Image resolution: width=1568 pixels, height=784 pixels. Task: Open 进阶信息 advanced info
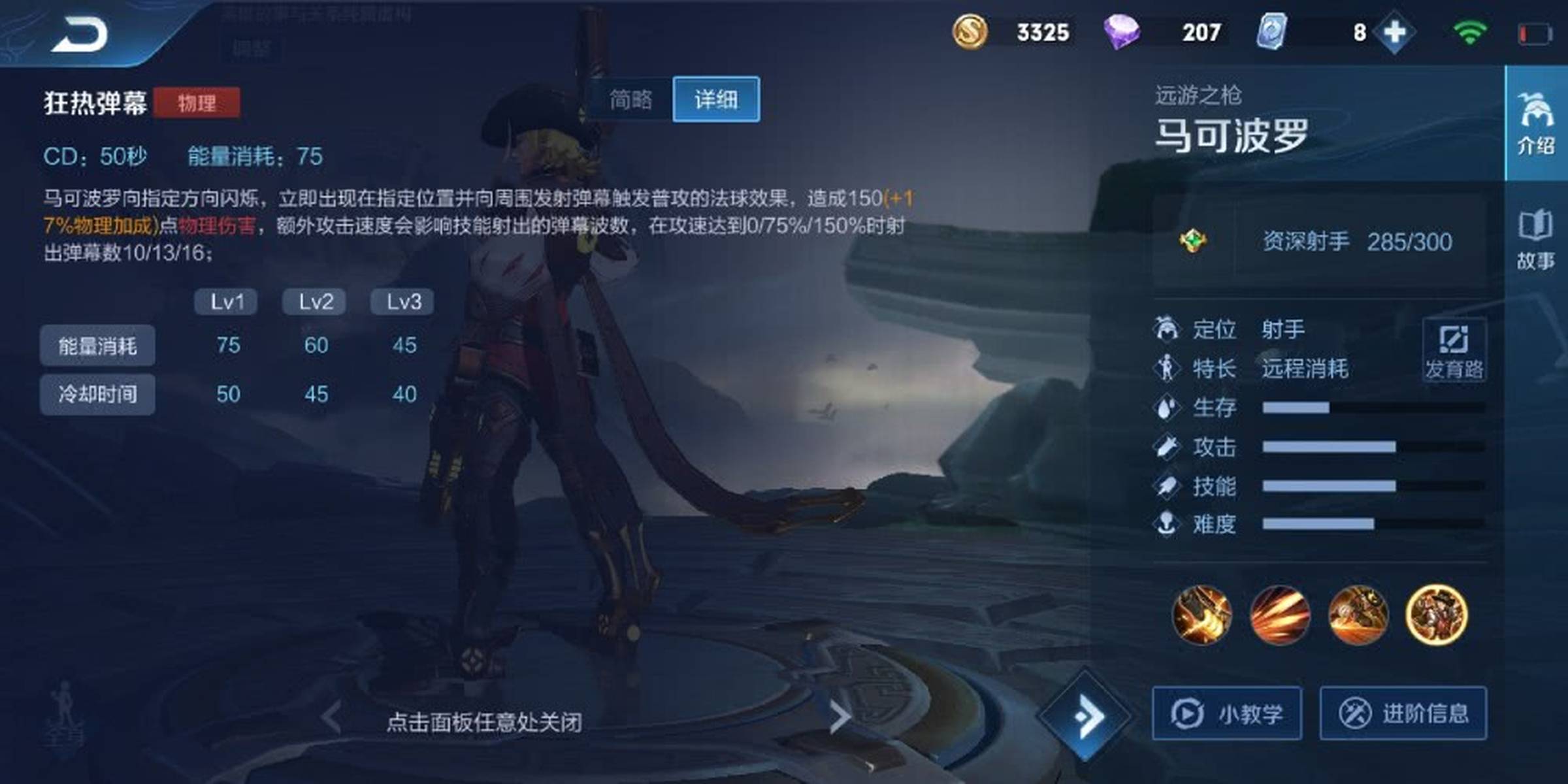(1405, 713)
